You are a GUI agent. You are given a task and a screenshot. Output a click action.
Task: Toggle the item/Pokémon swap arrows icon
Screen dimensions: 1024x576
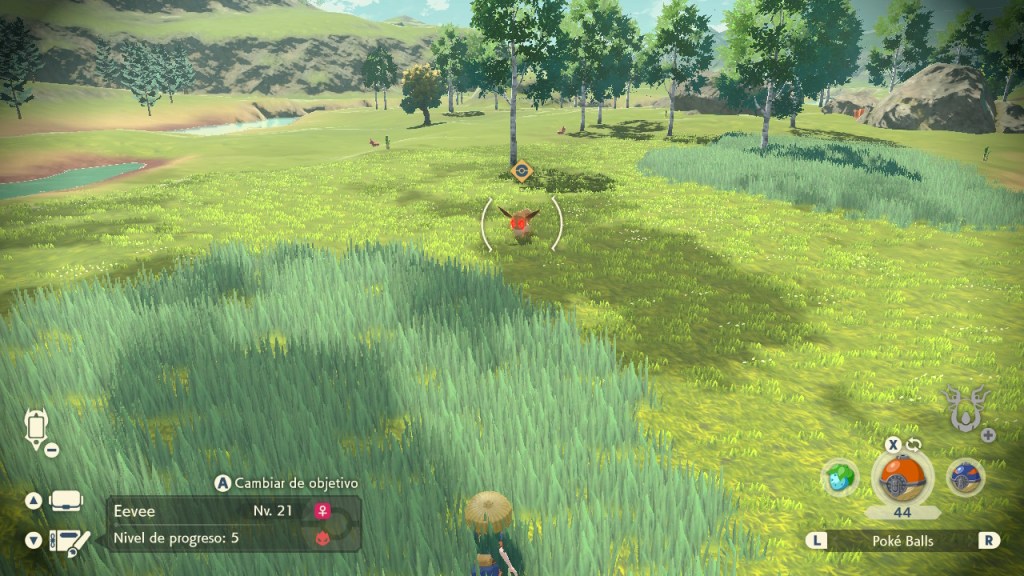click(913, 444)
